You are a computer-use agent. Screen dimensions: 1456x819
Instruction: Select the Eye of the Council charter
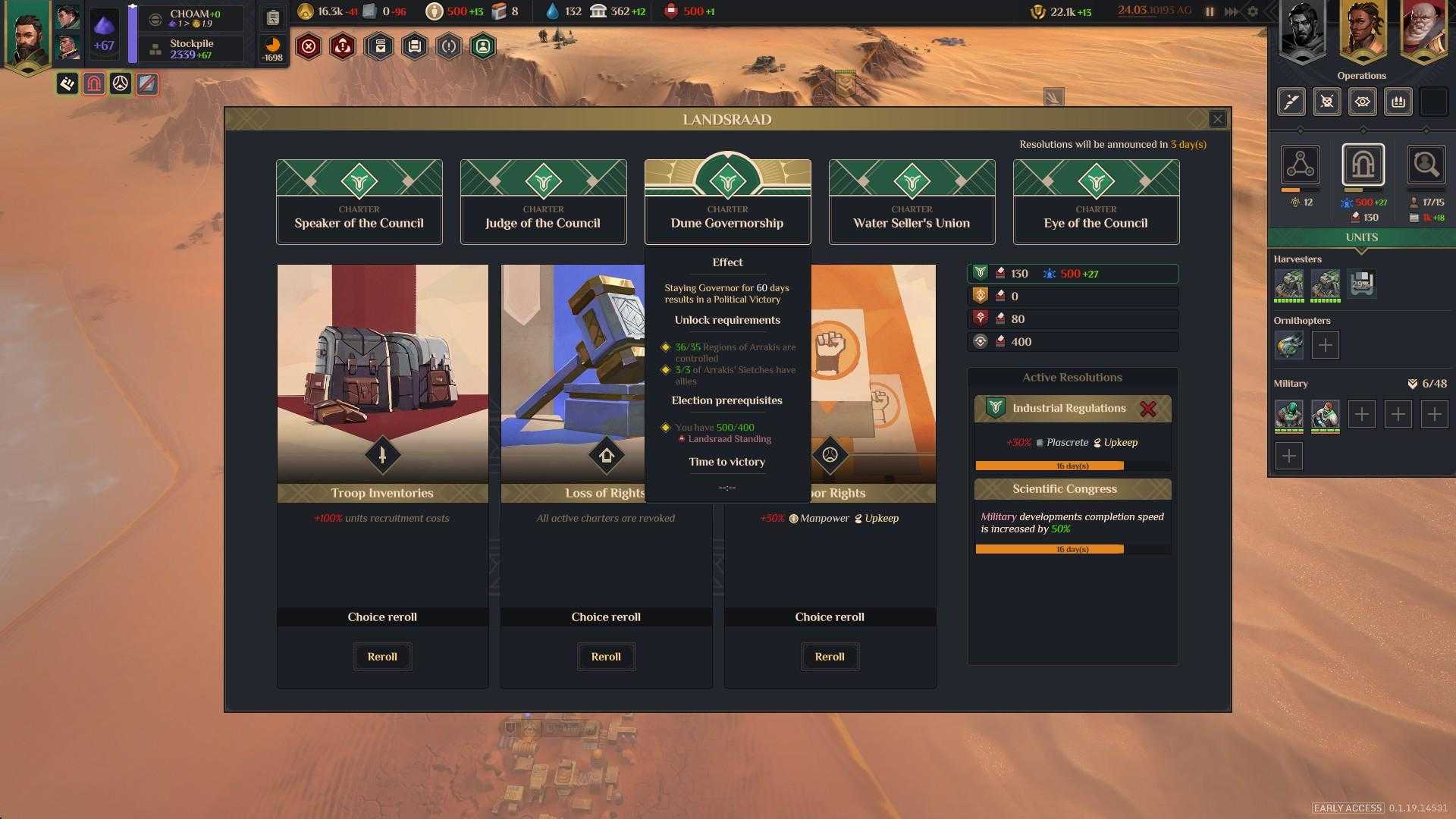1096,202
